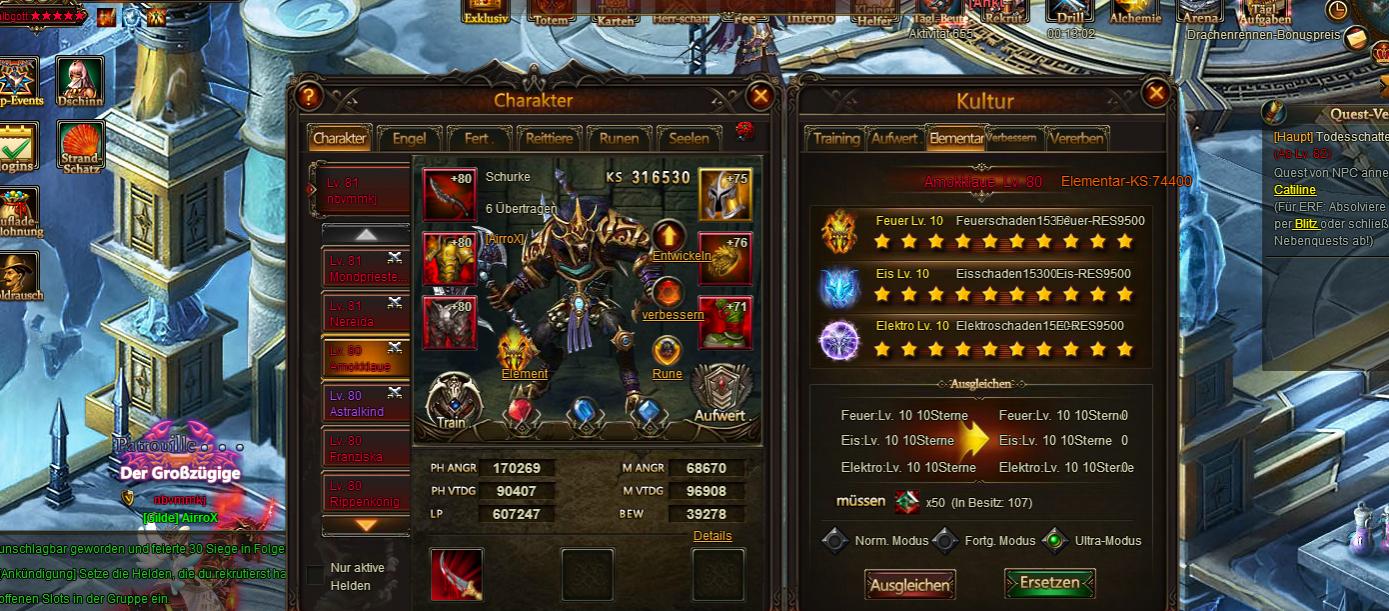
Task: Open the Rune icon on character
Action: pos(667,352)
